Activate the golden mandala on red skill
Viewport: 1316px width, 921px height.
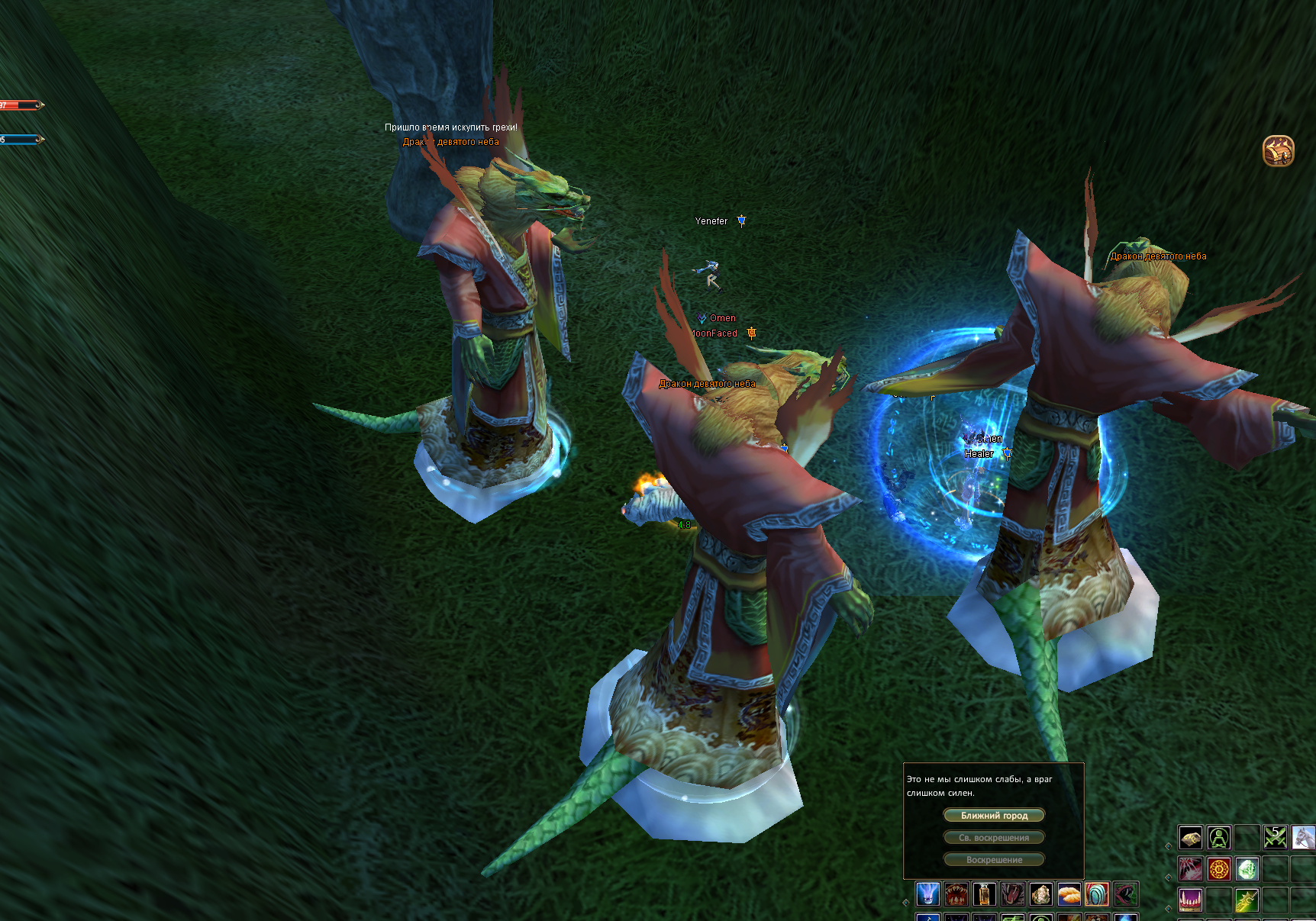(x=1219, y=869)
